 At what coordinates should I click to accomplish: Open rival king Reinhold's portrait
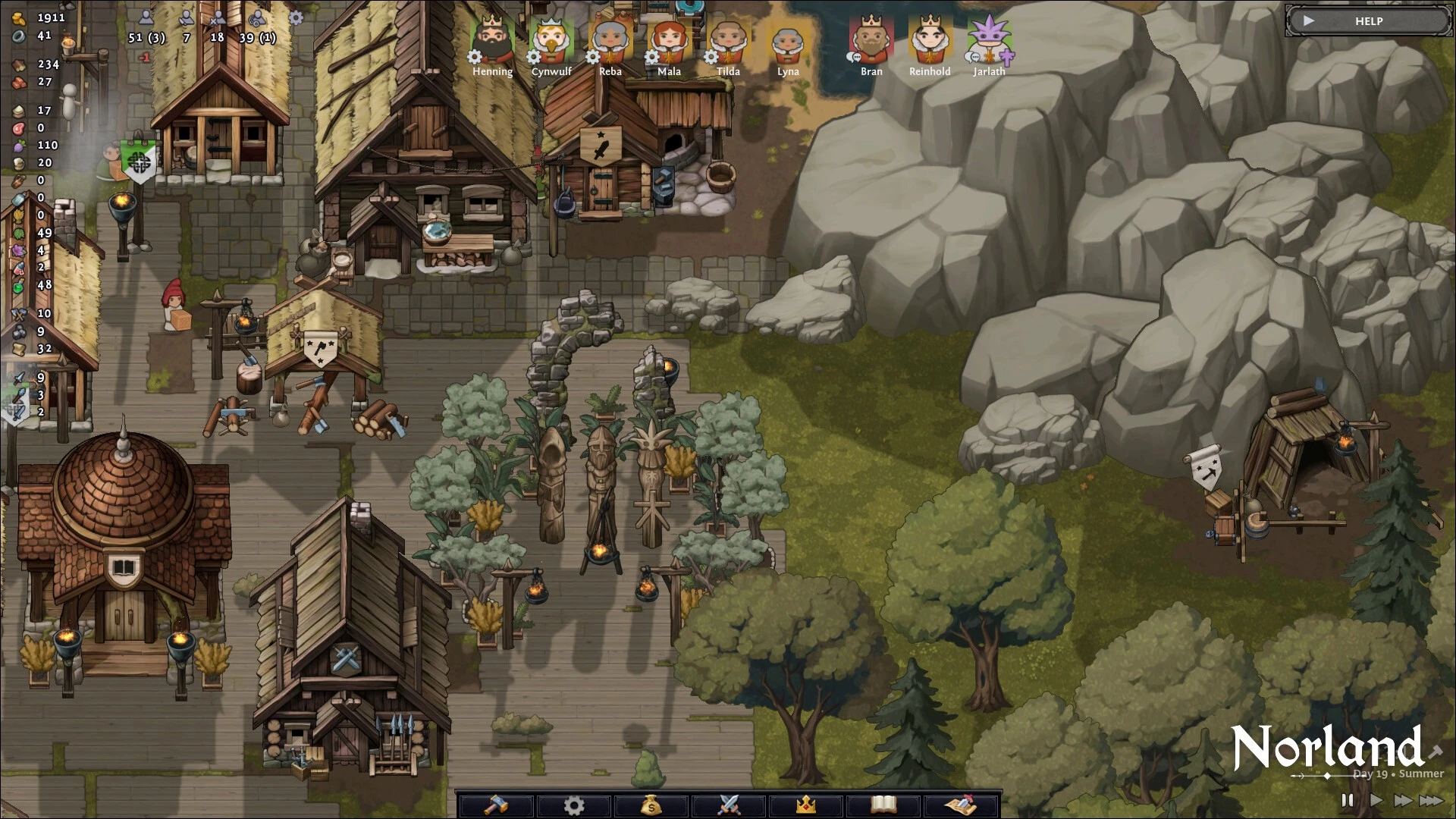coord(930,42)
